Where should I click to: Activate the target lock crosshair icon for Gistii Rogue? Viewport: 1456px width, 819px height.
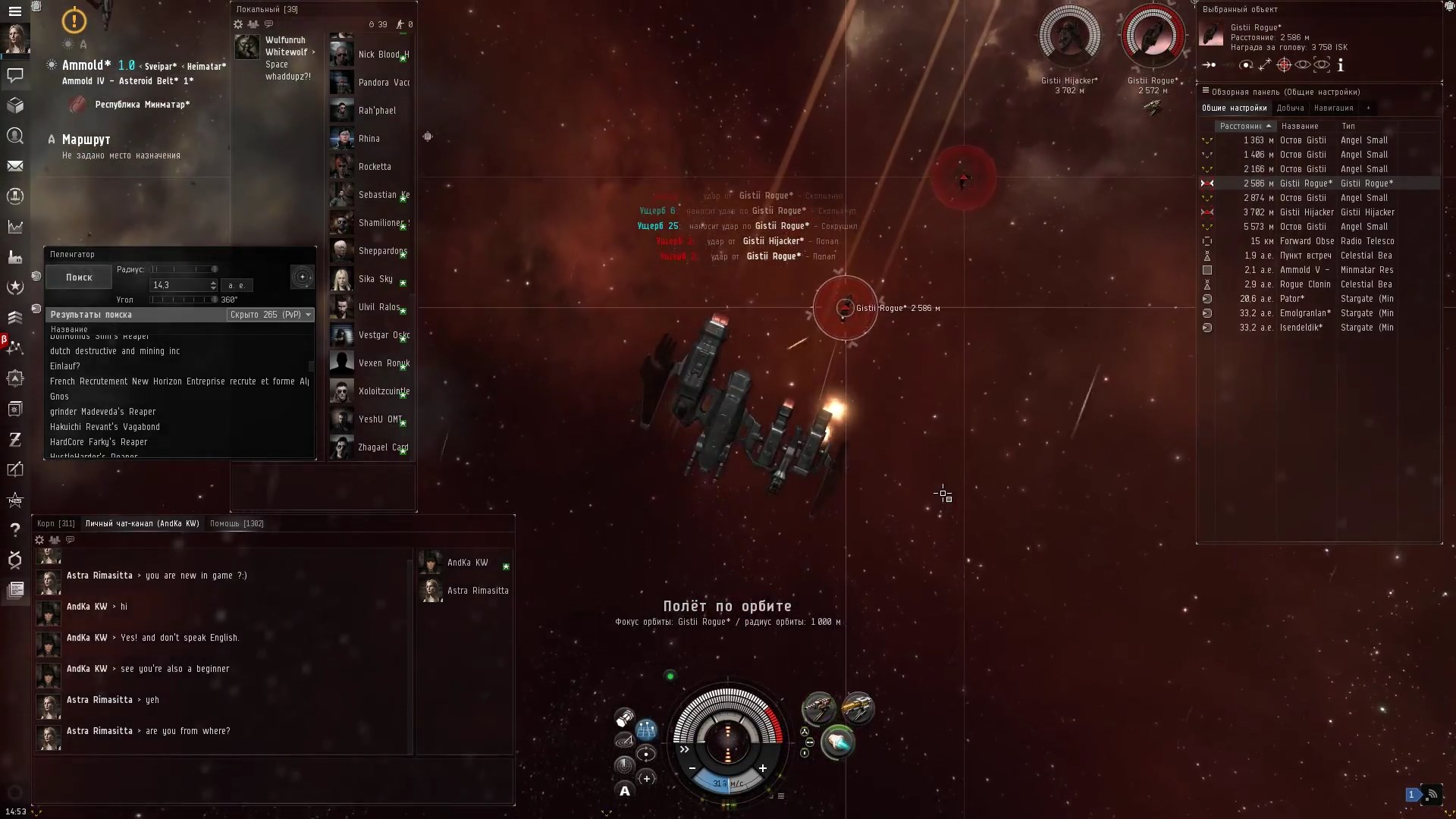point(1284,64)
